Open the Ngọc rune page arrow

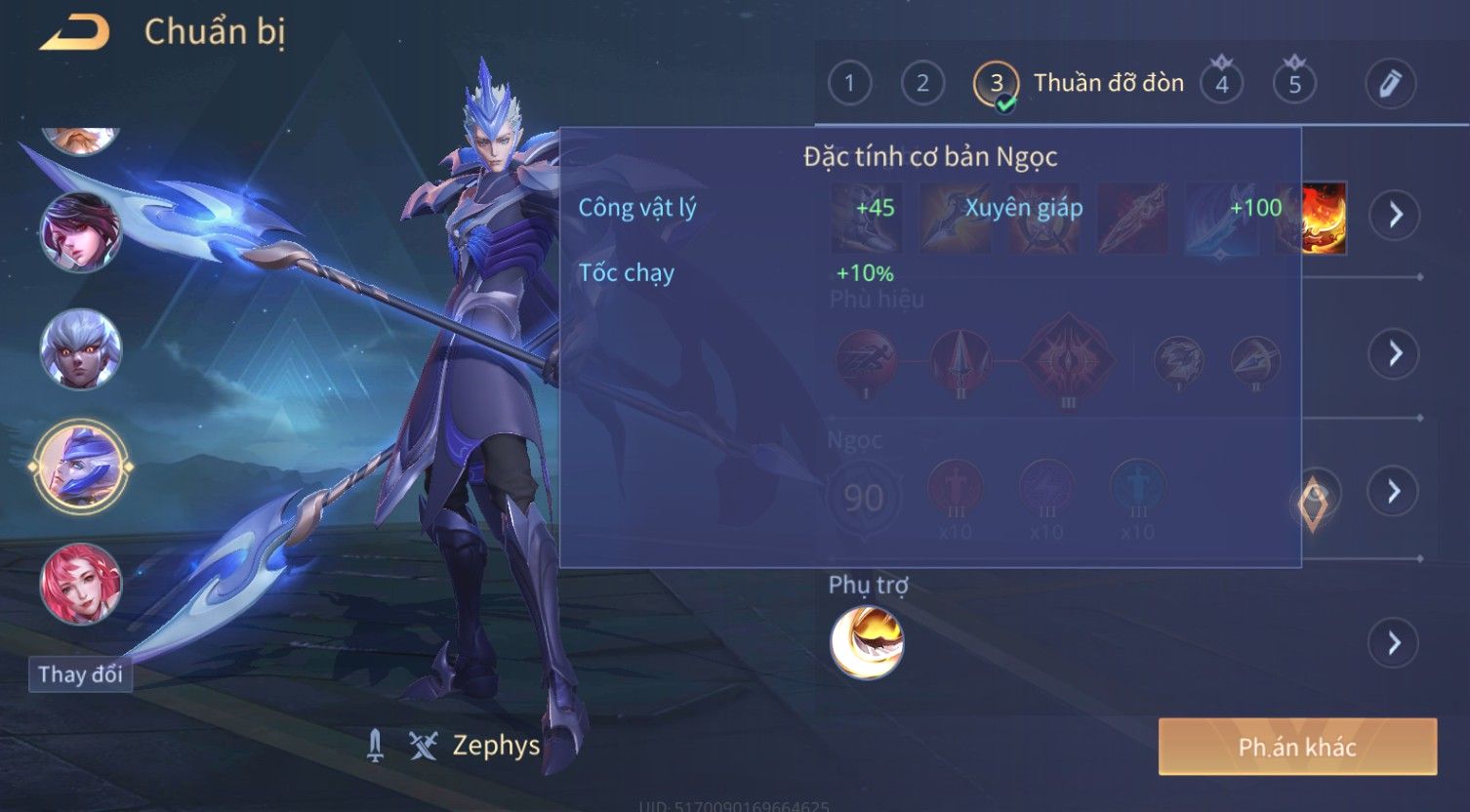coord(1394,491)
